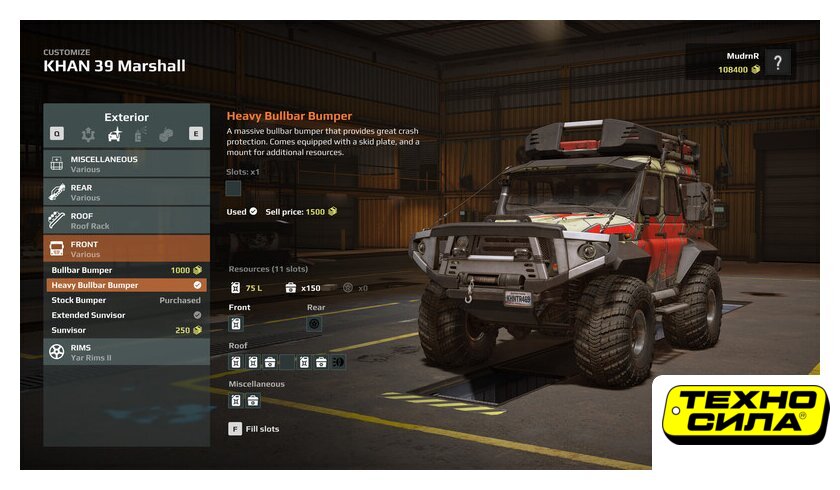Open the Miscellaneous exterior category
Image resolution: width=840 pixels, height=490 pixels.
click(x=126, y=163)
